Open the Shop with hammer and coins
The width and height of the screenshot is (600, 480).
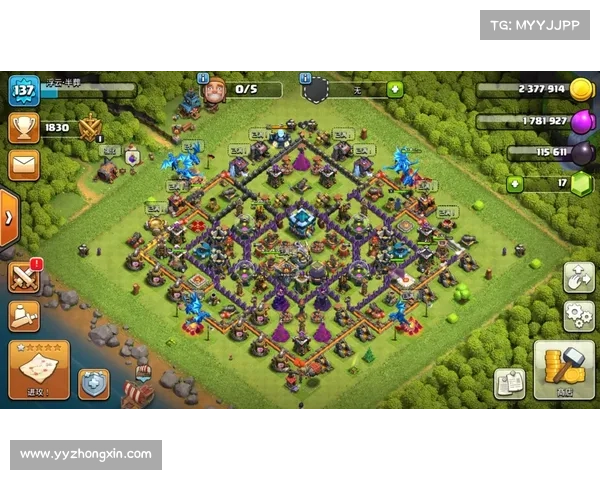563,371
